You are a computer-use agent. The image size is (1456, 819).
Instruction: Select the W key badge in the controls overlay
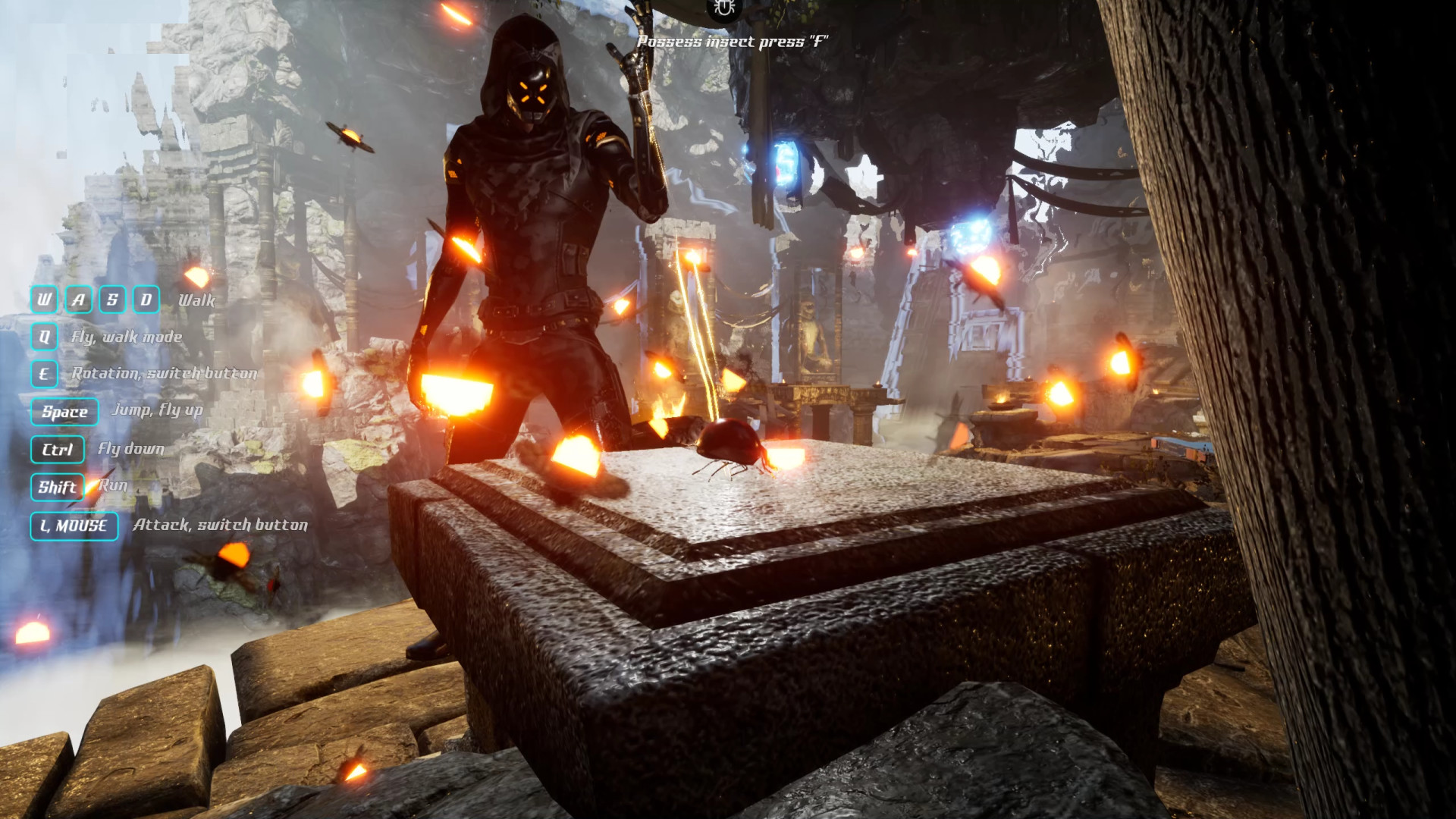(42, 300)
